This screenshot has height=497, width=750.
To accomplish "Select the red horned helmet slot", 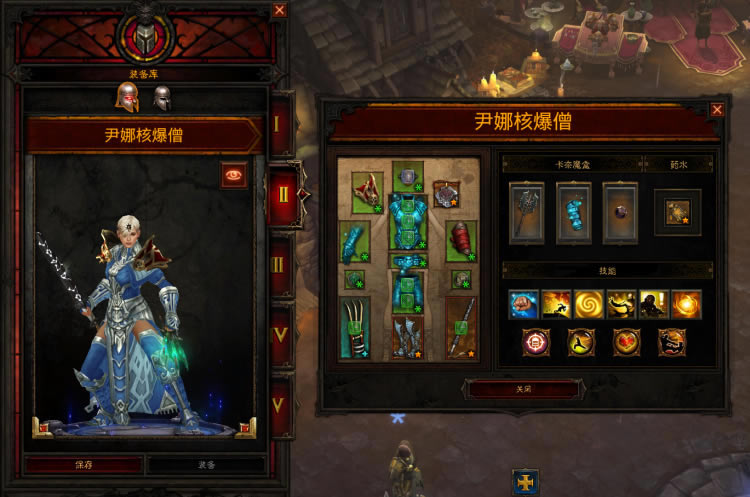I will 367,193.
